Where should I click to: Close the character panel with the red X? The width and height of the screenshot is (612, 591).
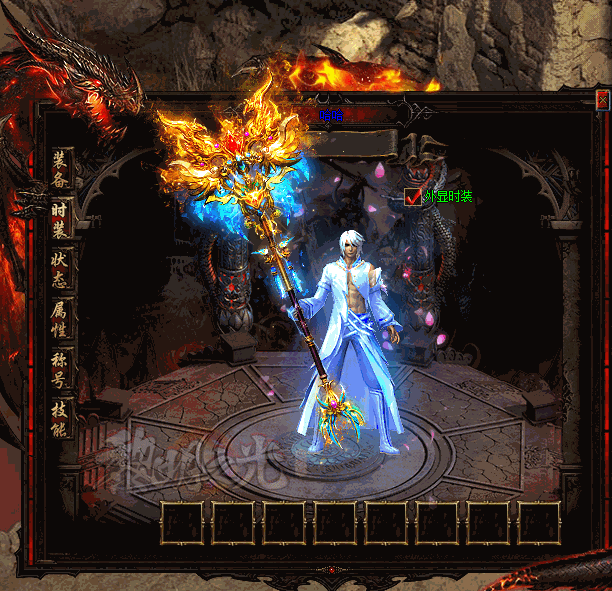tap(602, 100)
